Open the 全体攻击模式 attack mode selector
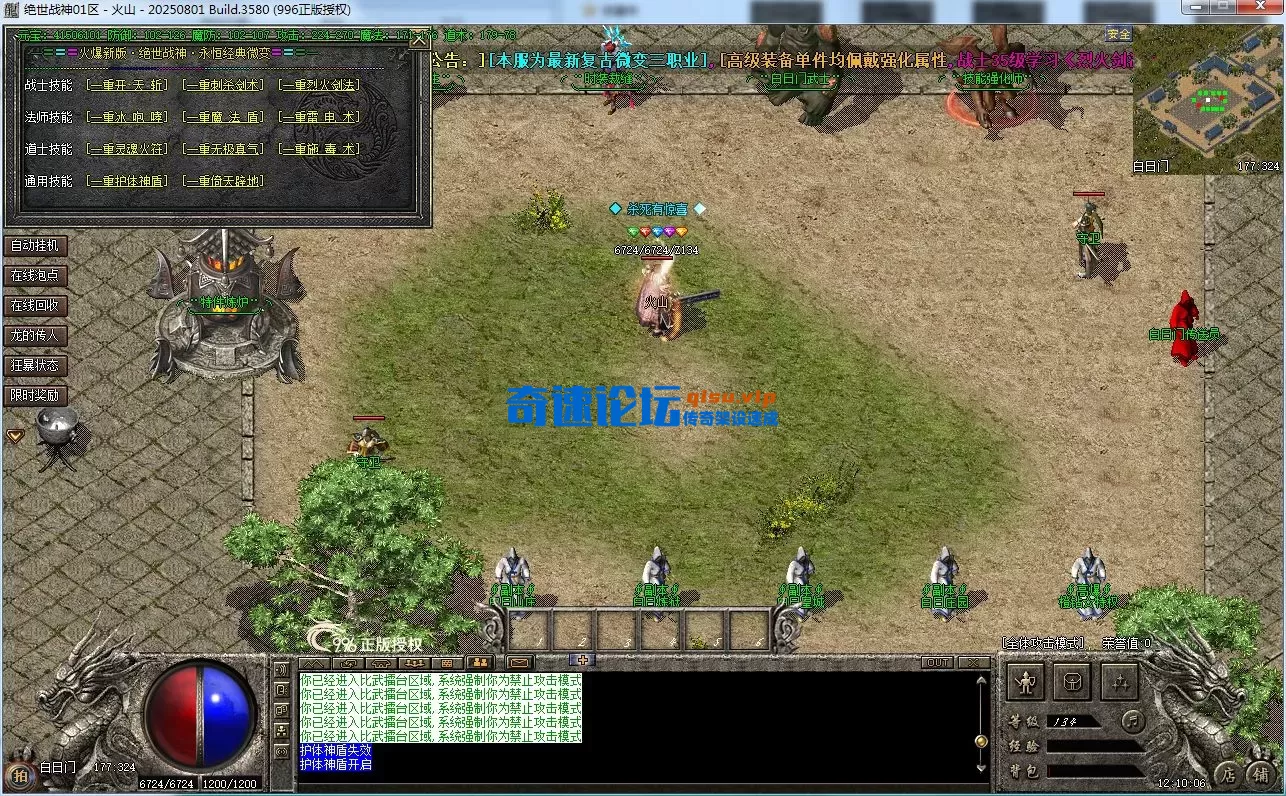The height and width of the screenshot is (796, 1286). tap(1043, 642)
